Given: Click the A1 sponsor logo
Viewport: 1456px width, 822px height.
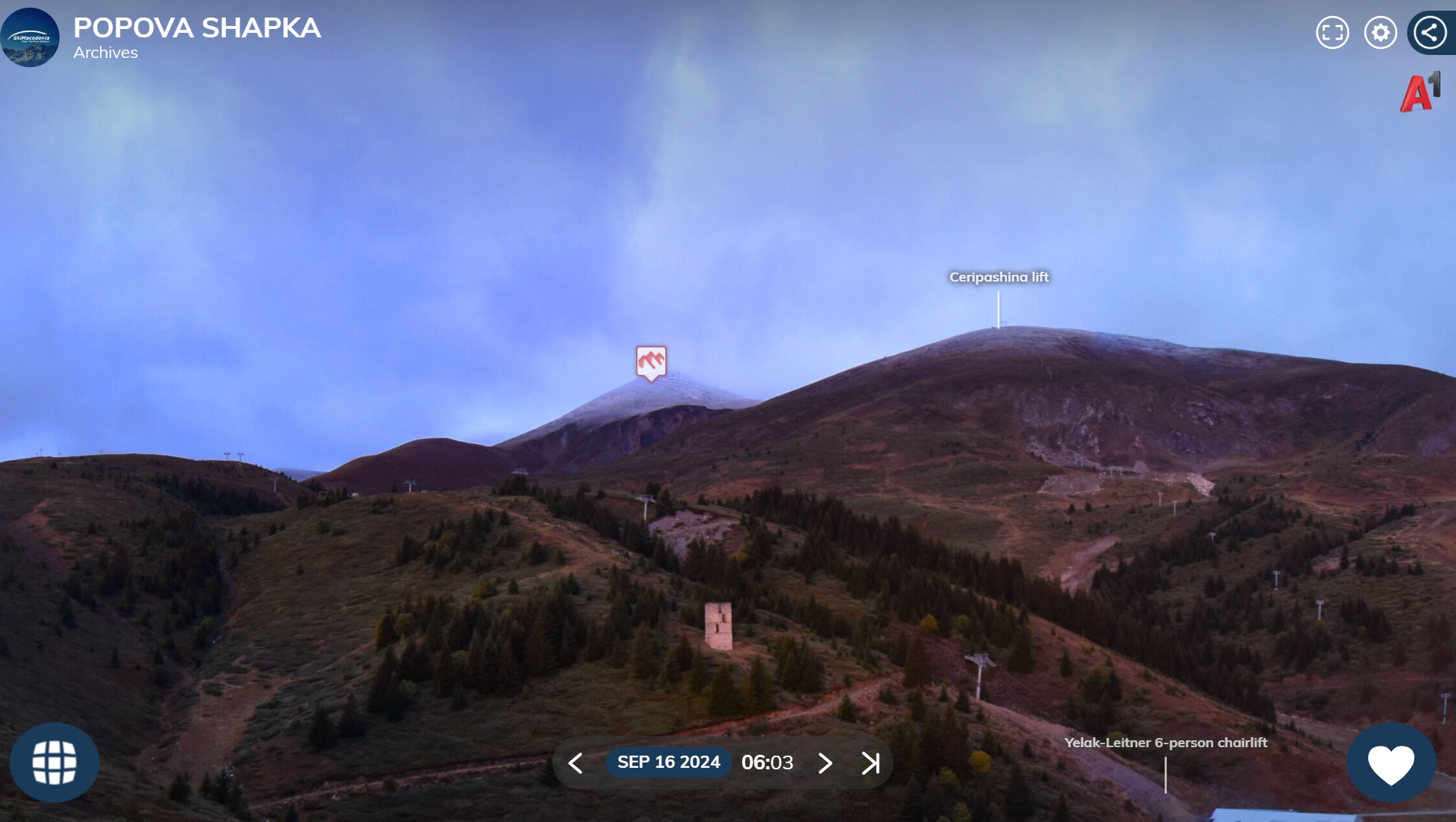Looking at the screenshot, I should pos(1419,92).
